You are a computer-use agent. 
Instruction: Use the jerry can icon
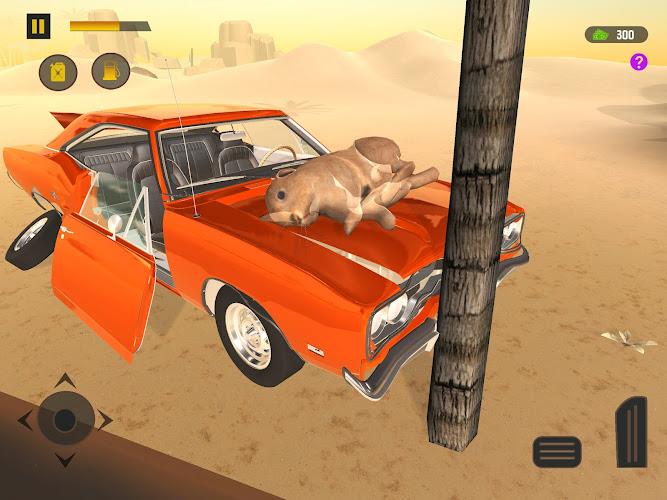57,71
